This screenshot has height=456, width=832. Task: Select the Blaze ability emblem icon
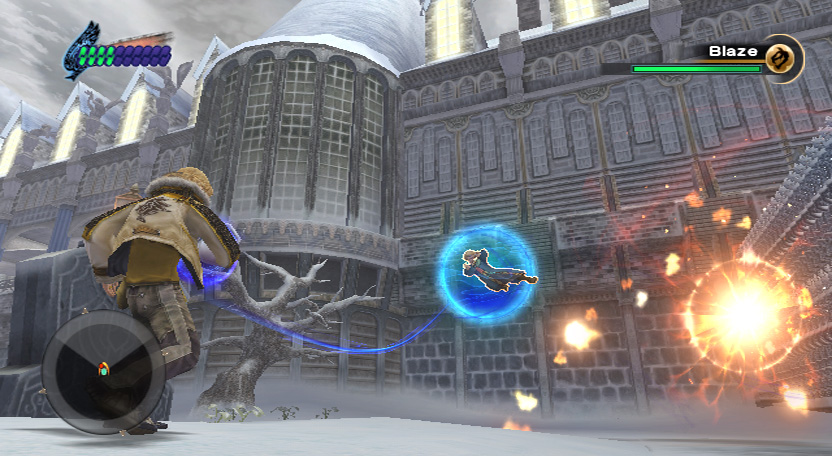(x=783, y=57)
